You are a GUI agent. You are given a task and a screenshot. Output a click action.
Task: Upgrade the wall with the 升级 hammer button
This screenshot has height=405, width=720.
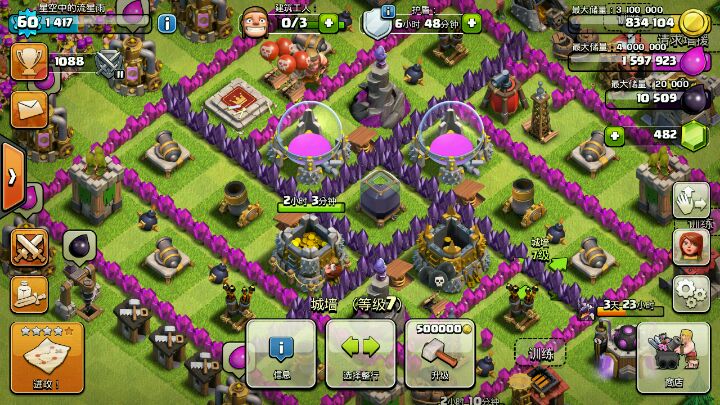pyautogui.click(x=439, y=353)
